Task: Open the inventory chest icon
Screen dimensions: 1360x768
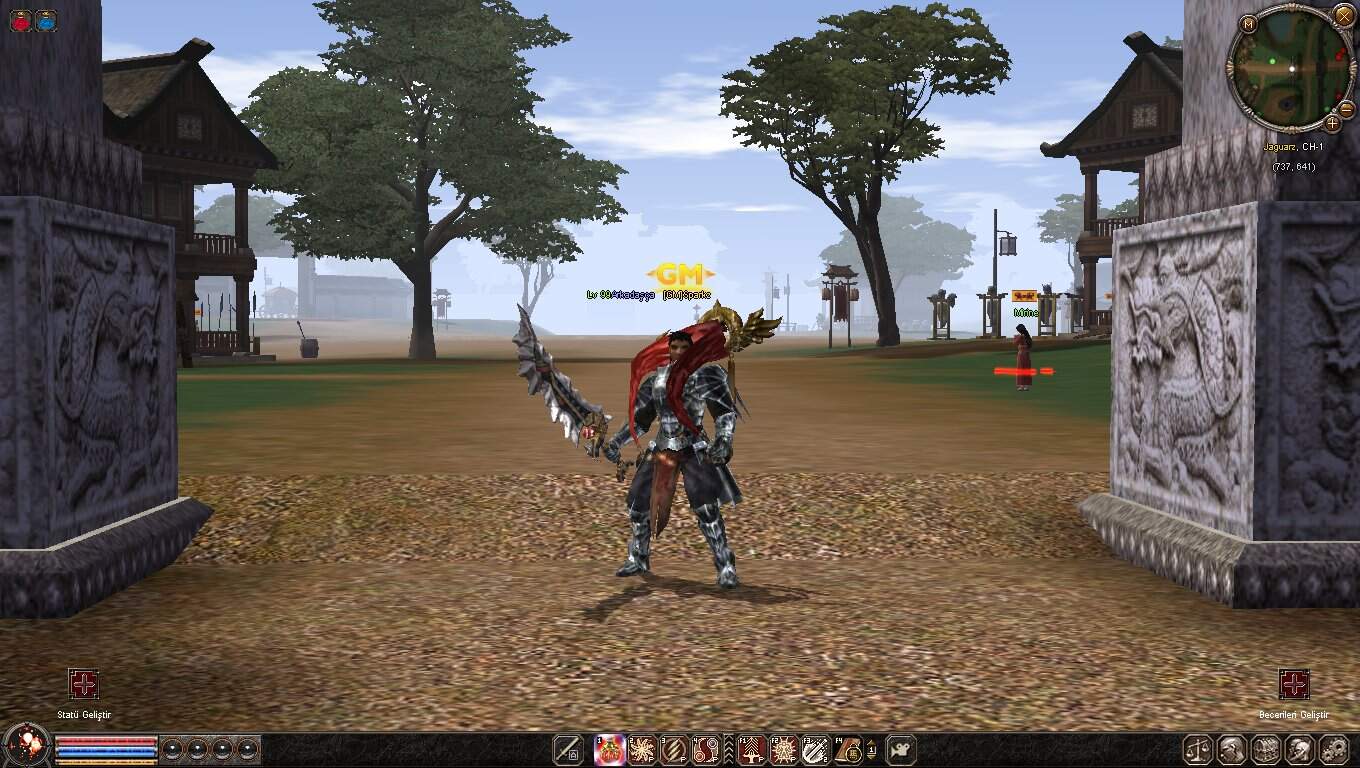Action: tap(1266, 749)
